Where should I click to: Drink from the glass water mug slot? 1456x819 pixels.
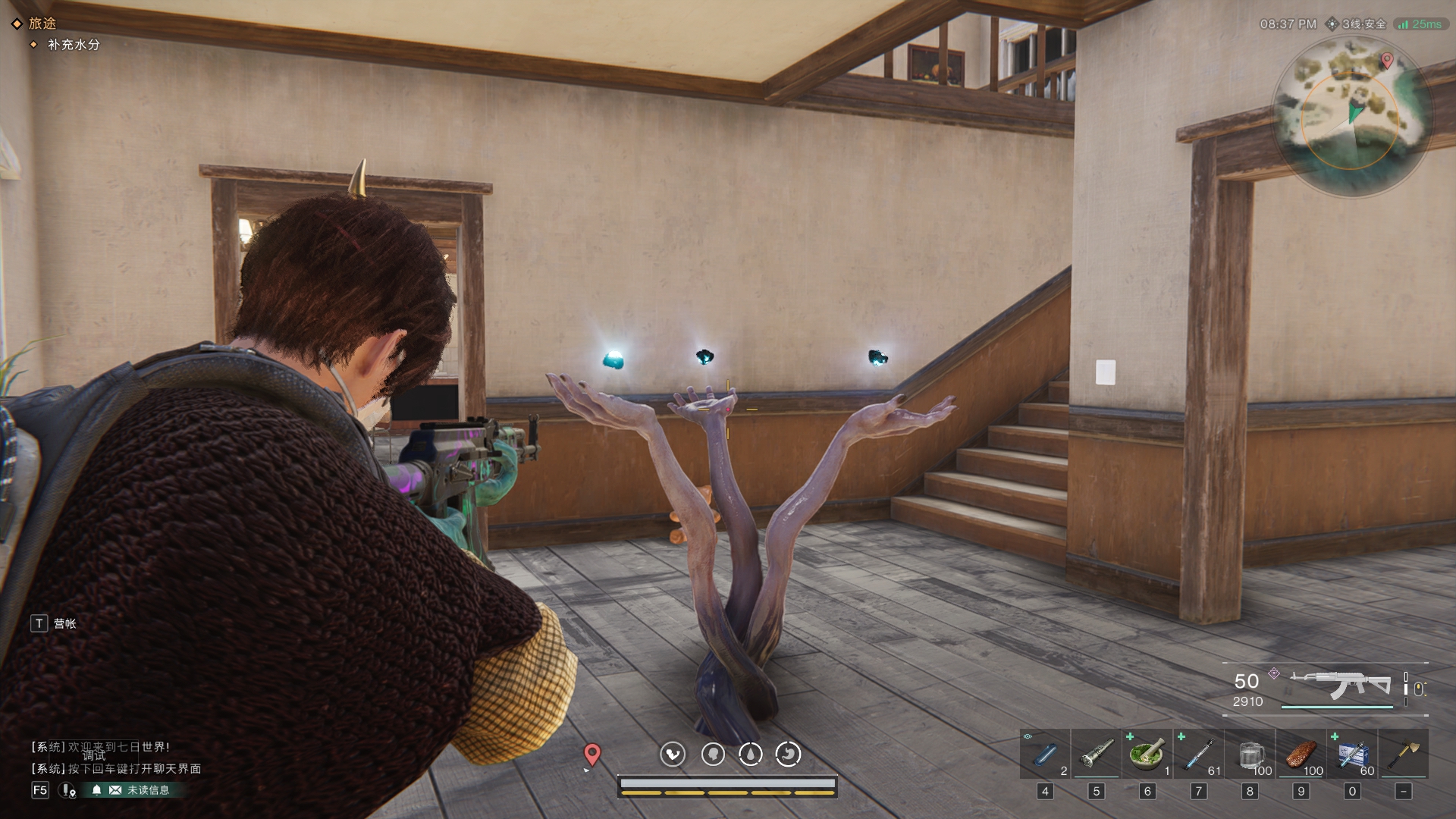1250,755
